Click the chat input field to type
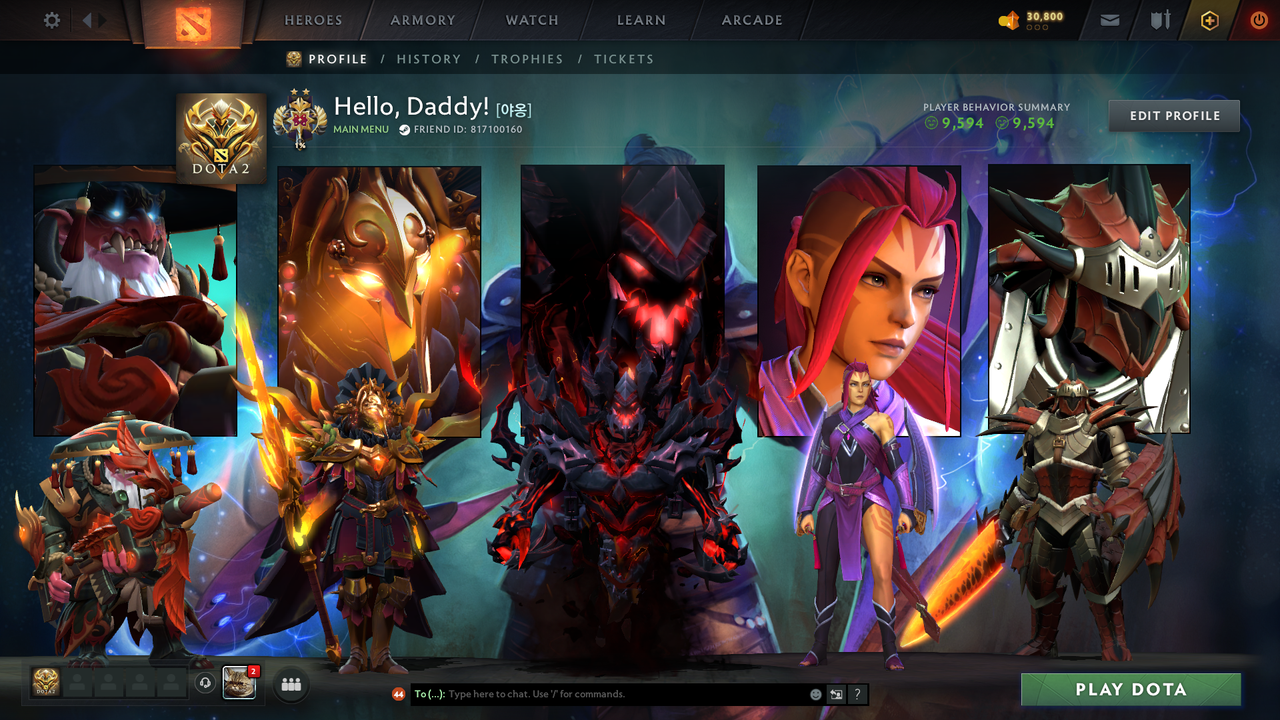1280x720 pixels. (600, 694)
